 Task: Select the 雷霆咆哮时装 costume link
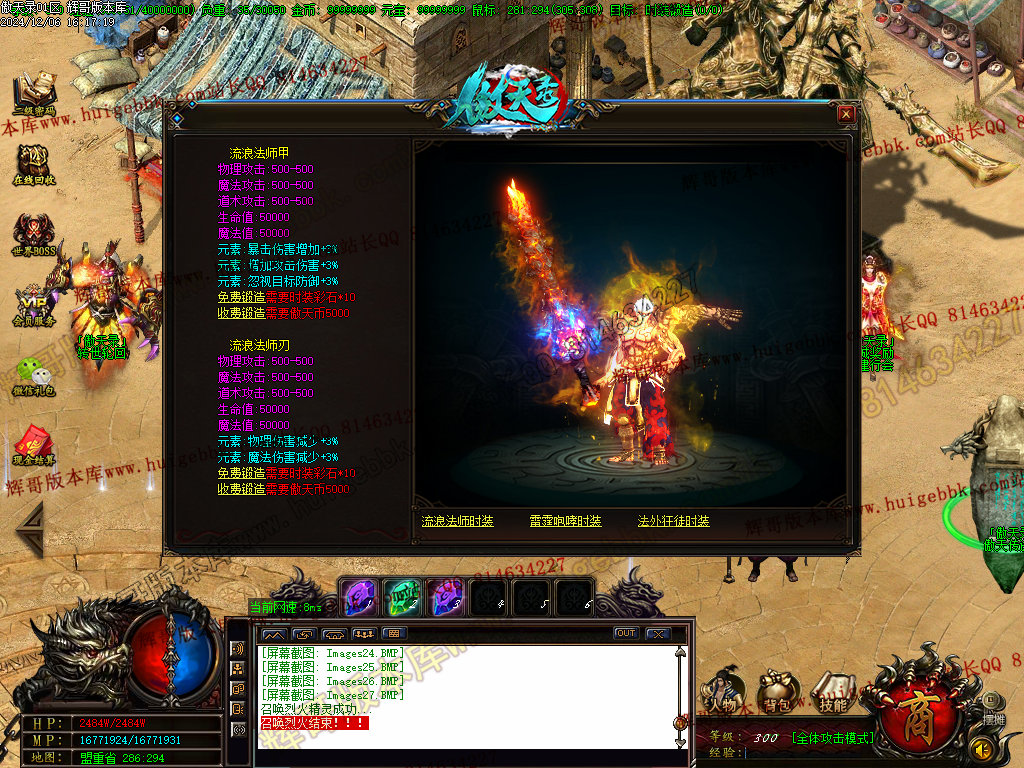(566, 521)
